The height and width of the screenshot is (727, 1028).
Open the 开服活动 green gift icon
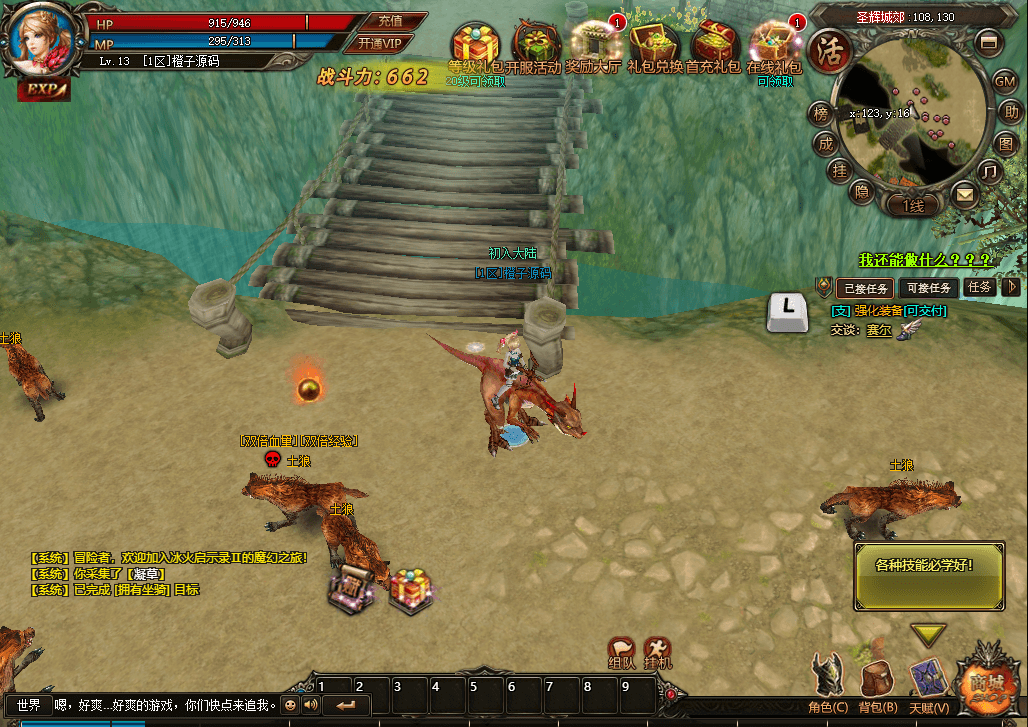click(x=533, y=45)
